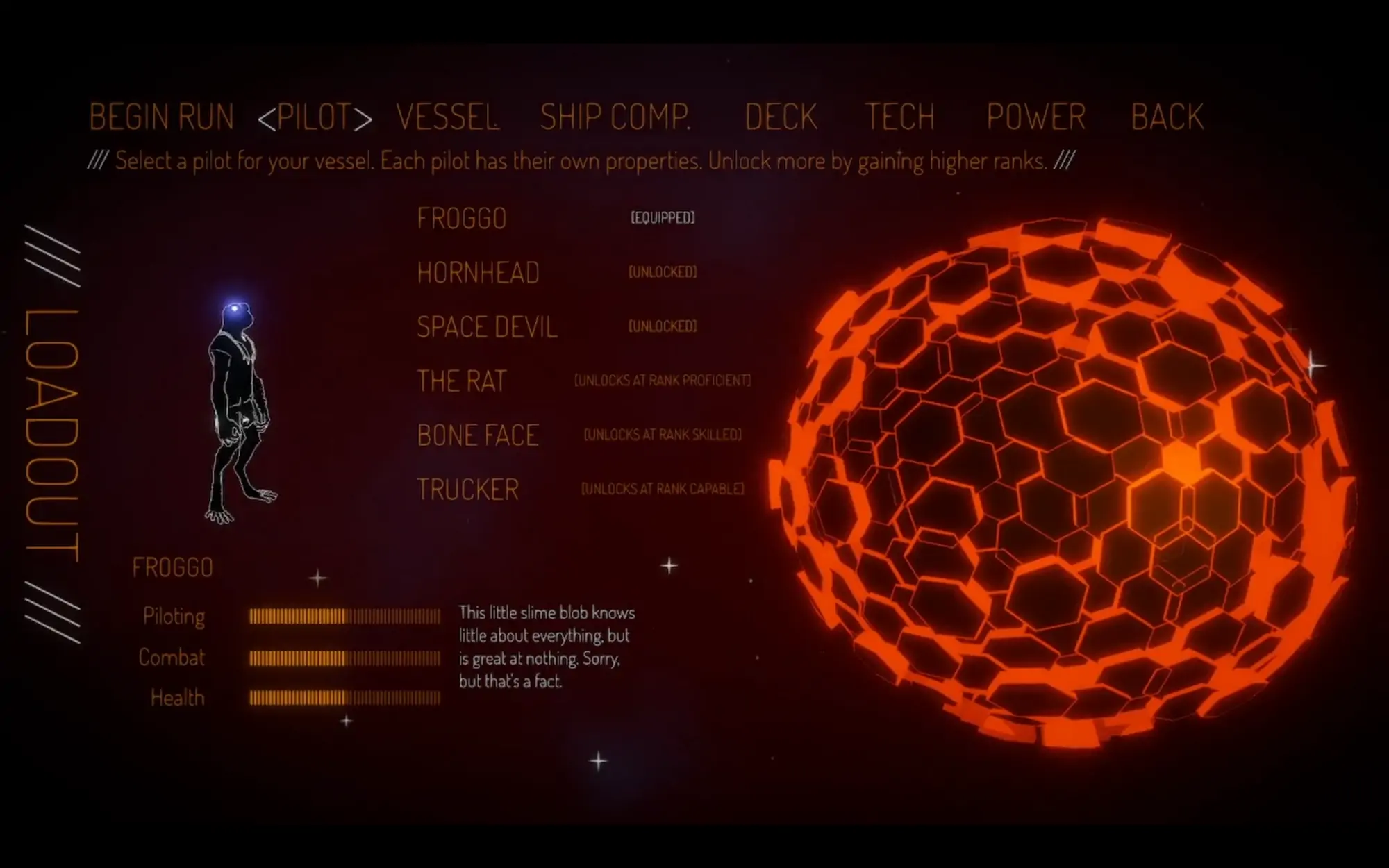Click The Rat pilot entry
Screen dimensions: 1389x868
click(x=462, y=381)
